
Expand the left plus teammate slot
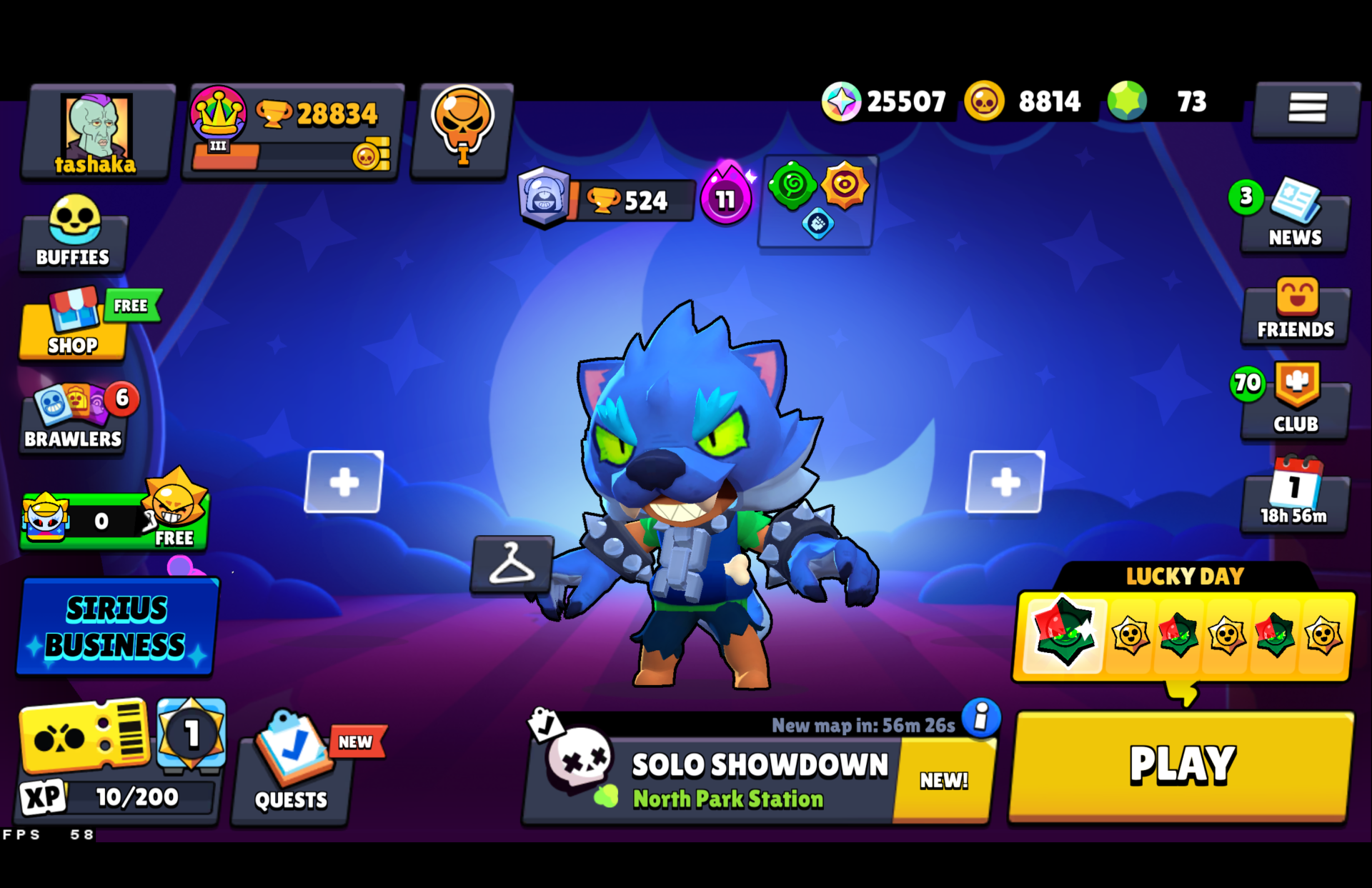click(344, 482)
